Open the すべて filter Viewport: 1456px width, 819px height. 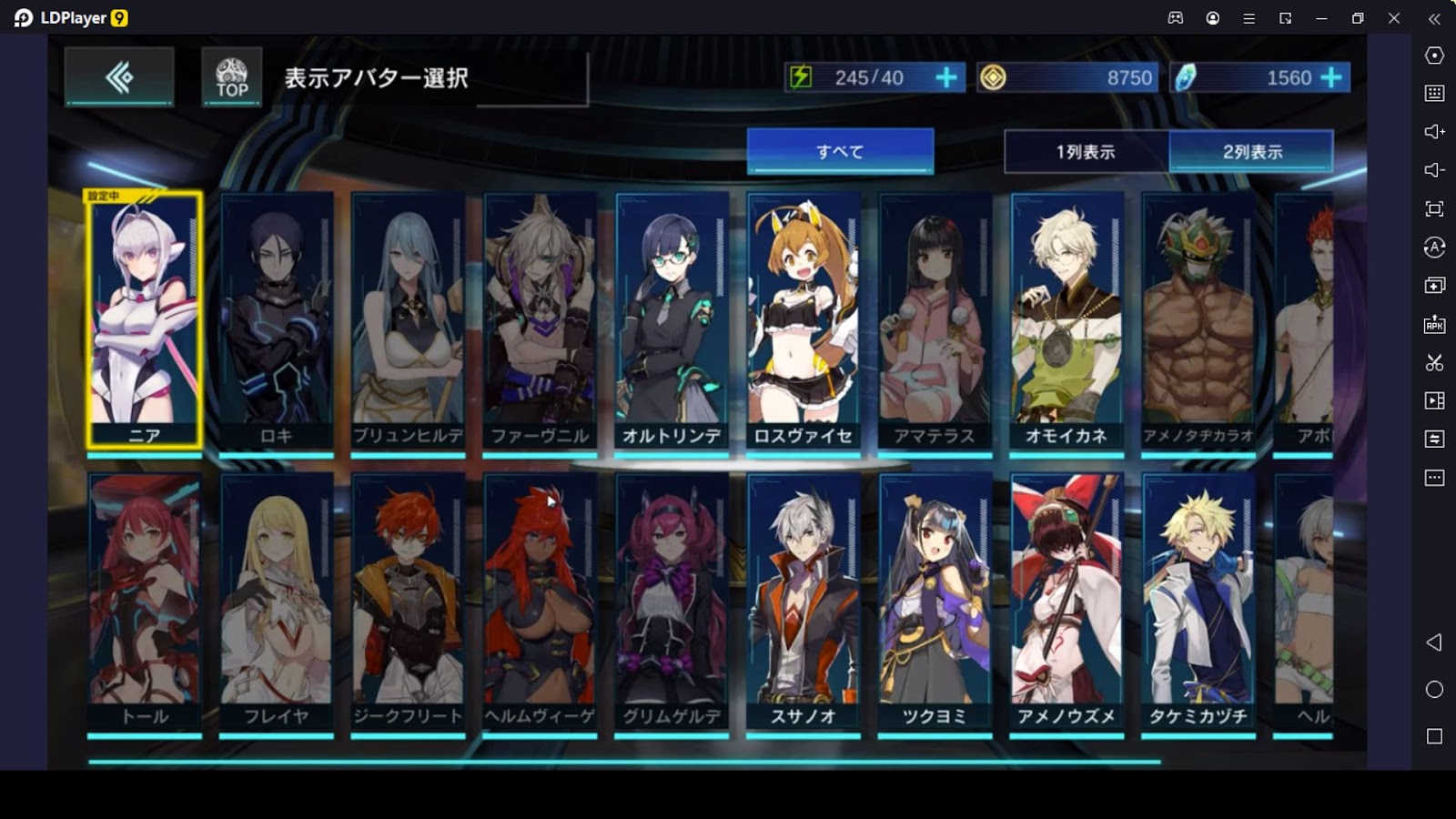840,151
